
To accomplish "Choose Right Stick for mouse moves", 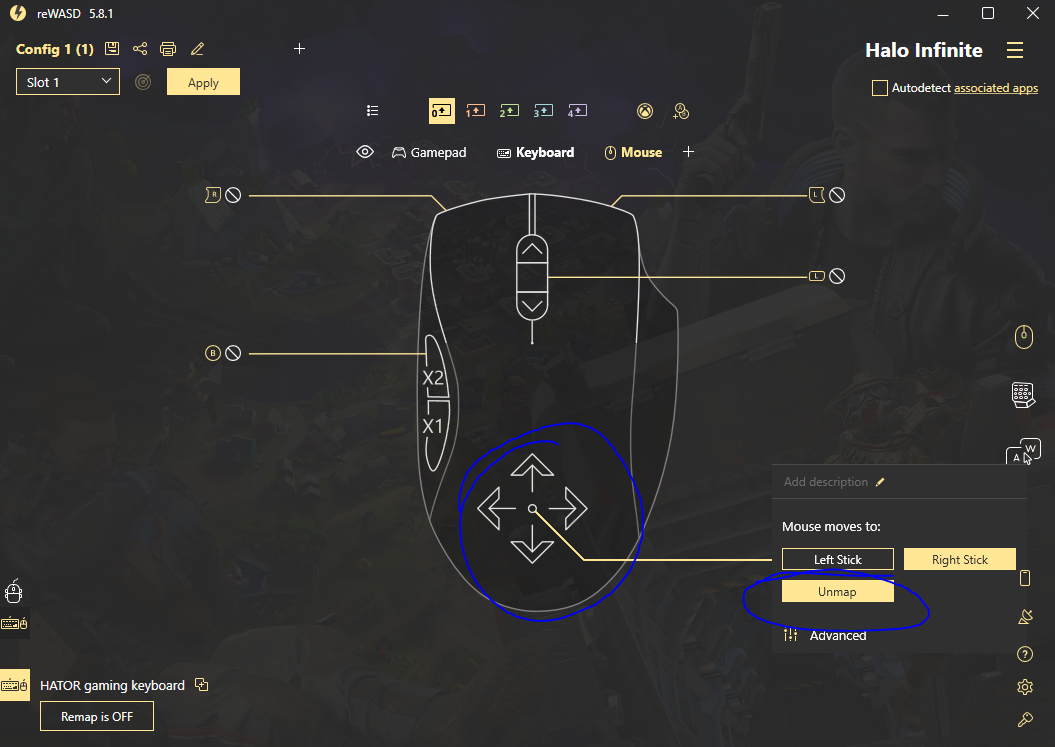I will point(959,559).
